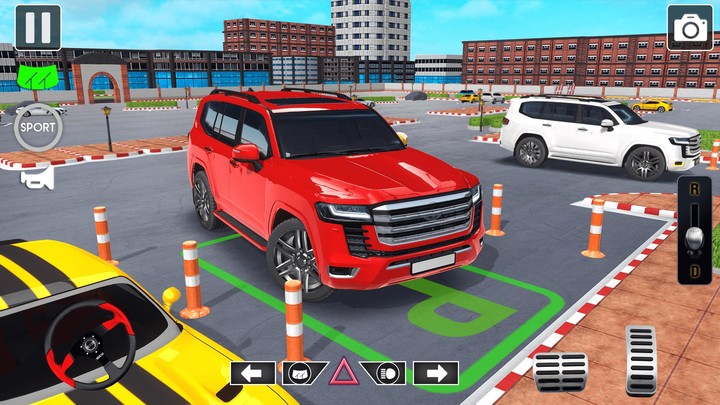Screen dimensions: 720x405
Task: Toggle the hazard warning triangle
Action: pyautogui.click(x=344, y=373)
